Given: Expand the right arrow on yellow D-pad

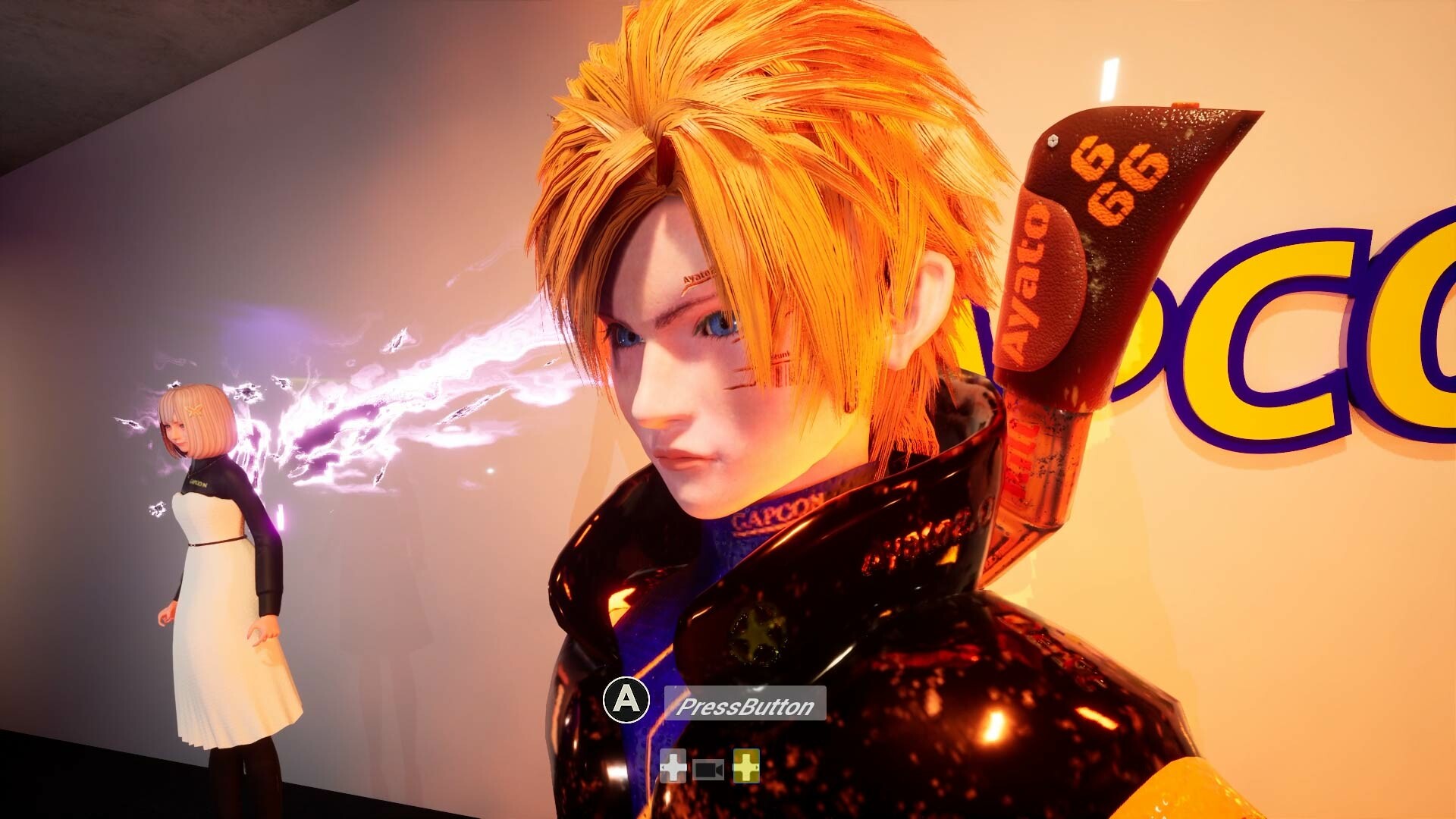Looking at the screenshot, I should (757, 767).
